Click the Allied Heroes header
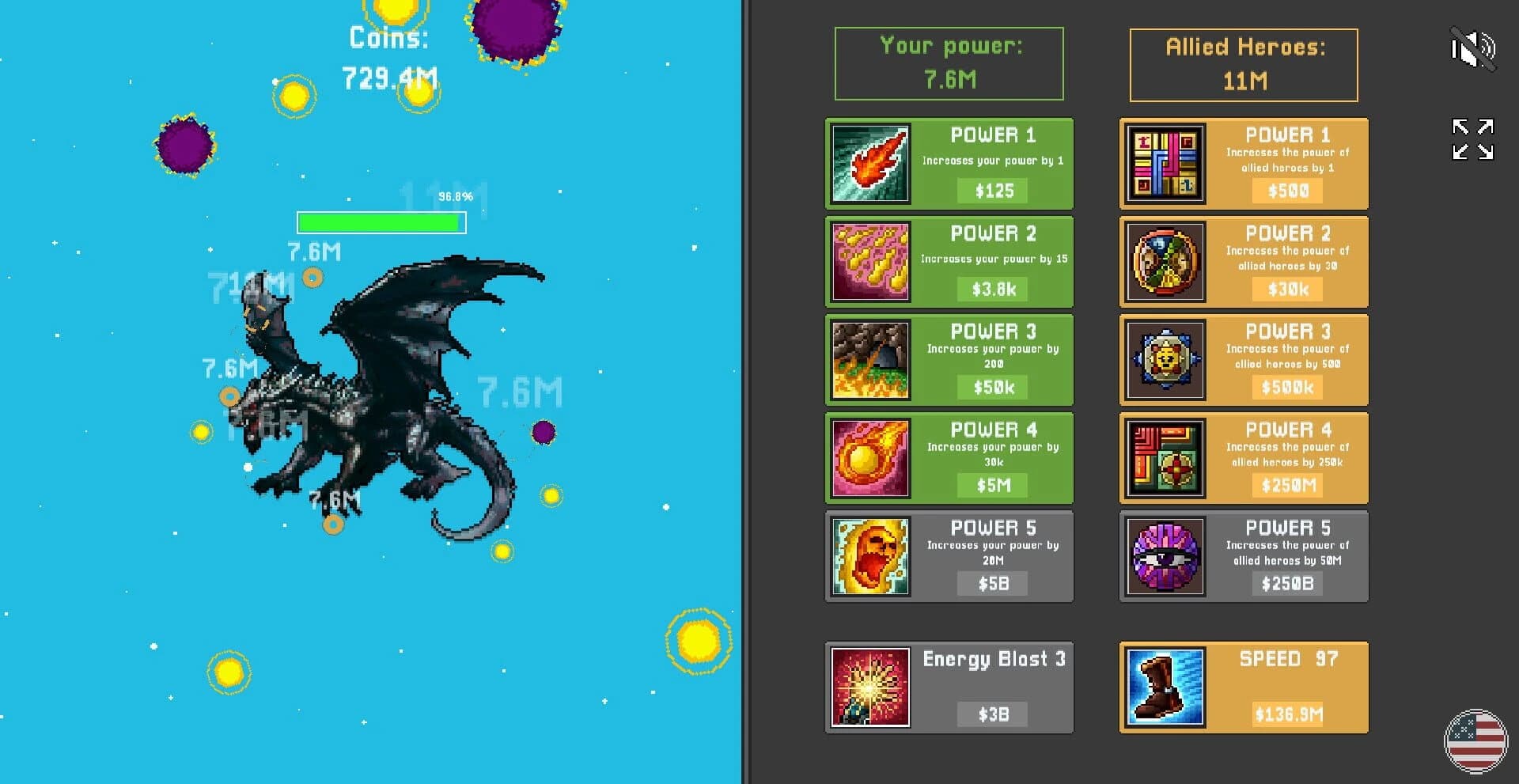 pos(1243,63)
